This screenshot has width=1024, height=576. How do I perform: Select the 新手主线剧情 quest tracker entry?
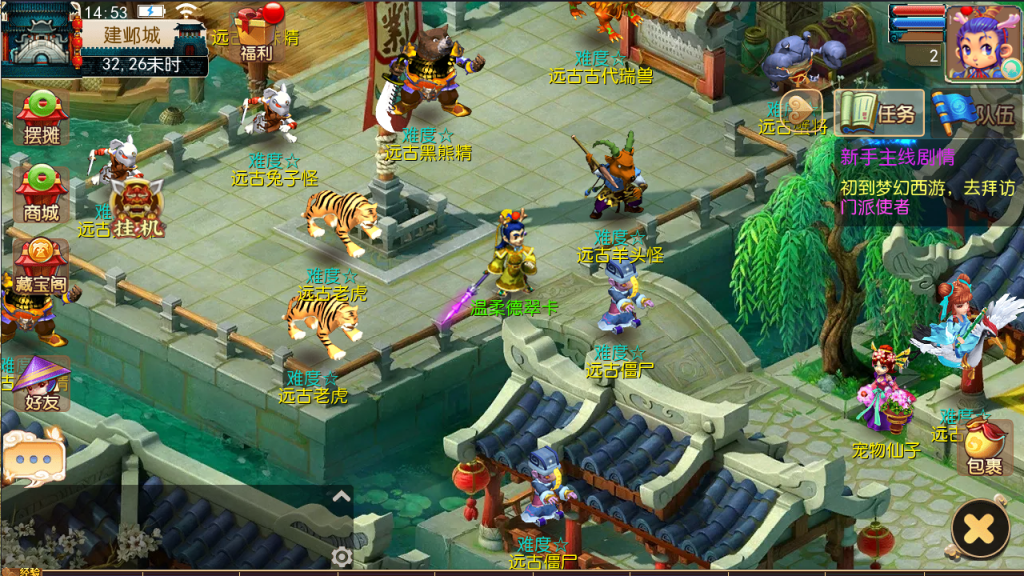click(x=897, y=157)
